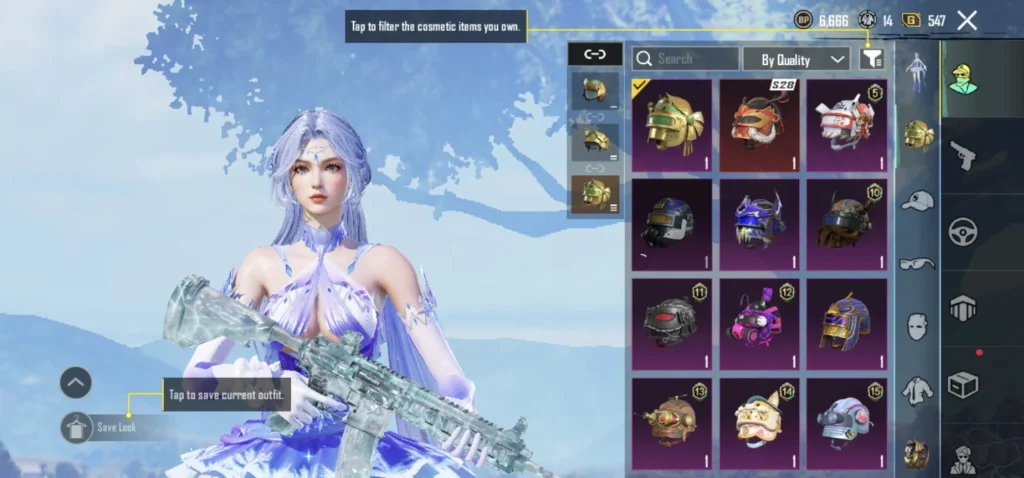Open the box crate tab
Screen dimensions: 1024x478
coord(962,385)
